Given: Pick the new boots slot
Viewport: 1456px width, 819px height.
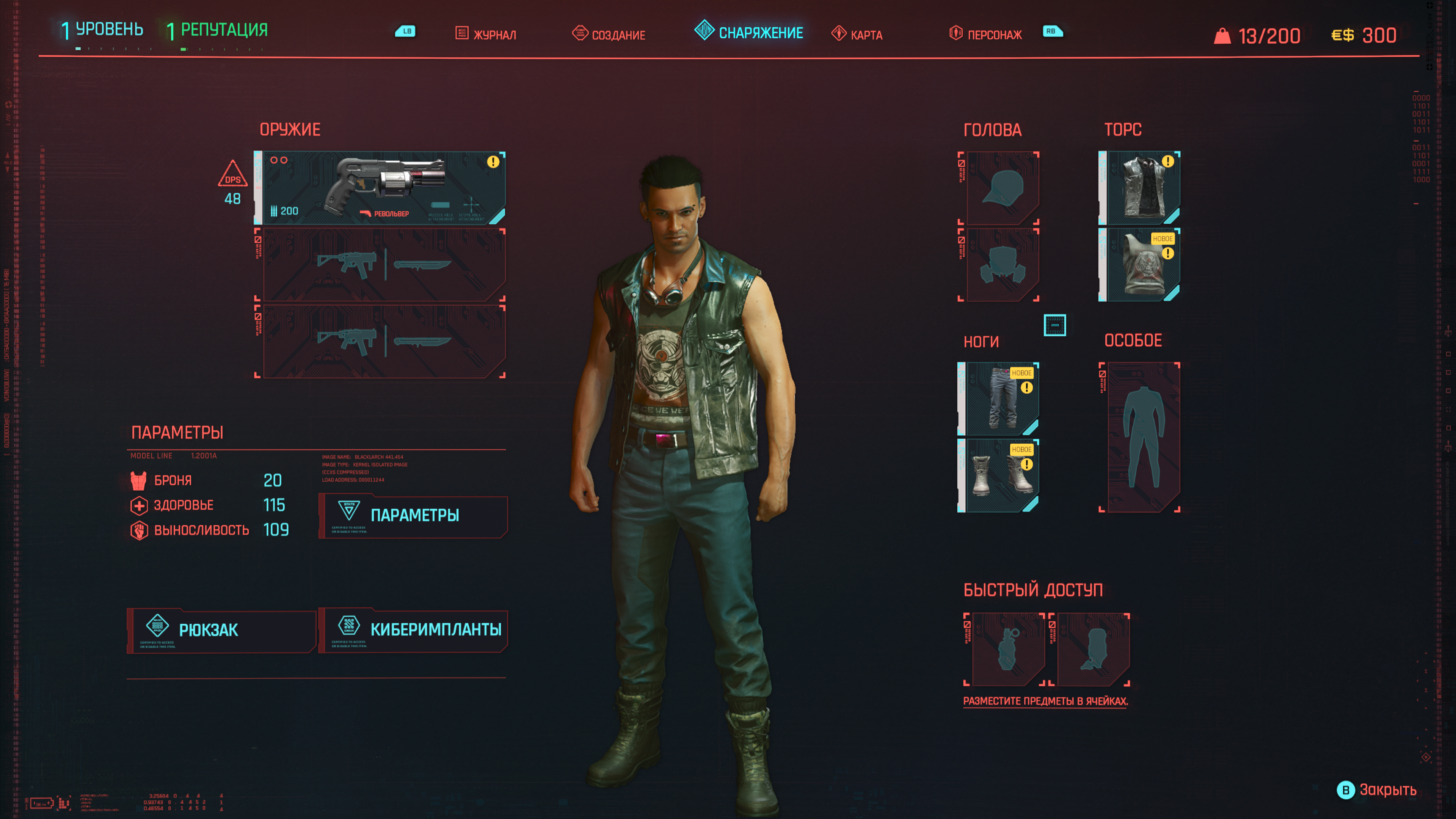Looking at the screenshot, I should 999,475.
